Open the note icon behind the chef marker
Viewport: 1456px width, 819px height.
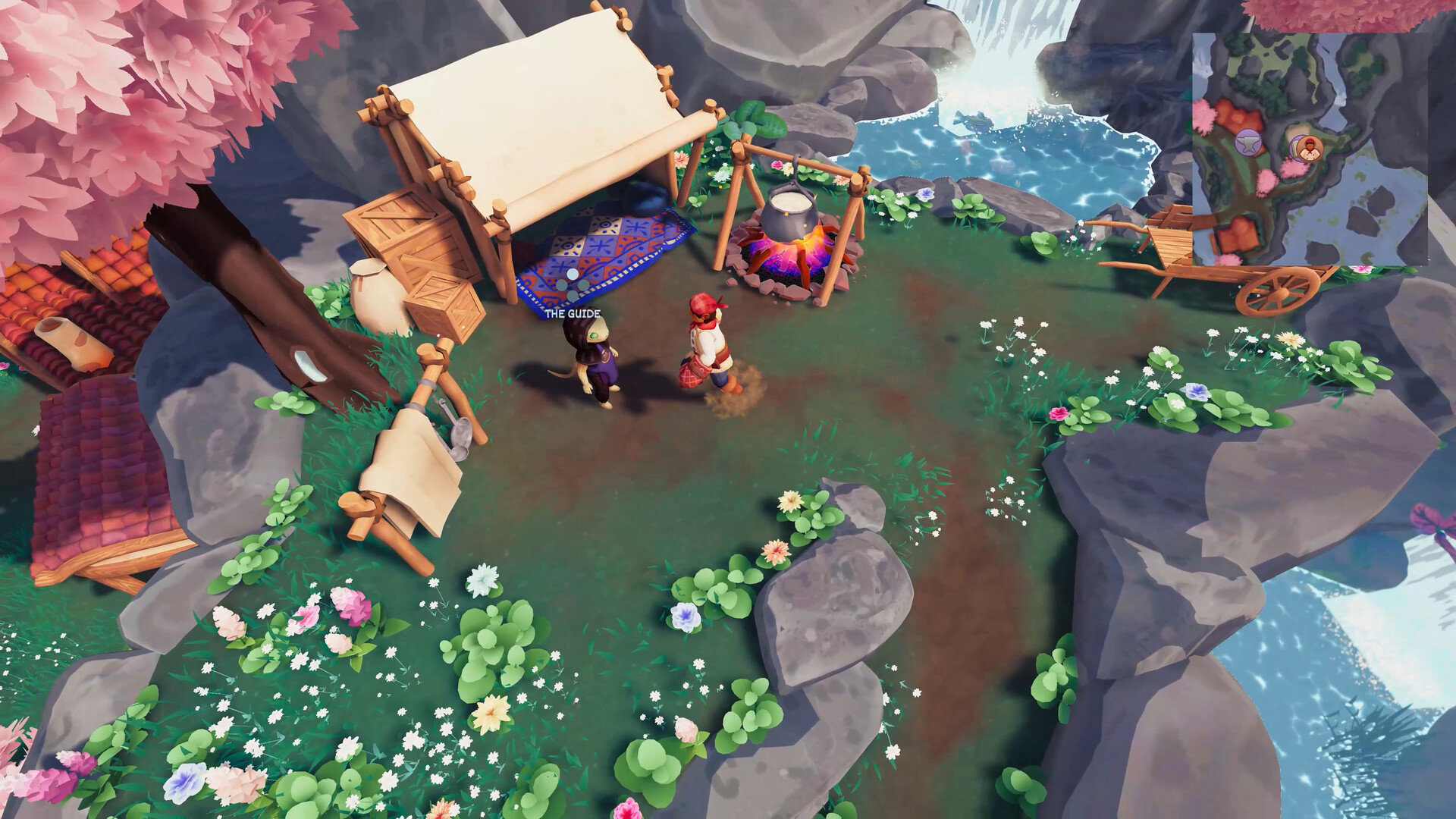point(1294,150)
